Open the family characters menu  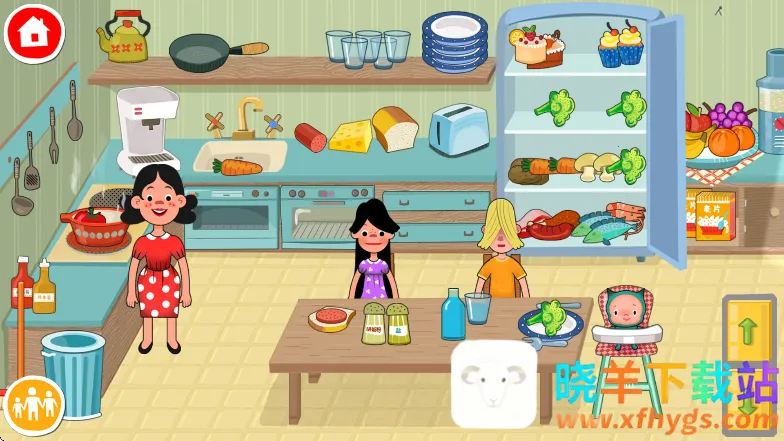(33, 405)
